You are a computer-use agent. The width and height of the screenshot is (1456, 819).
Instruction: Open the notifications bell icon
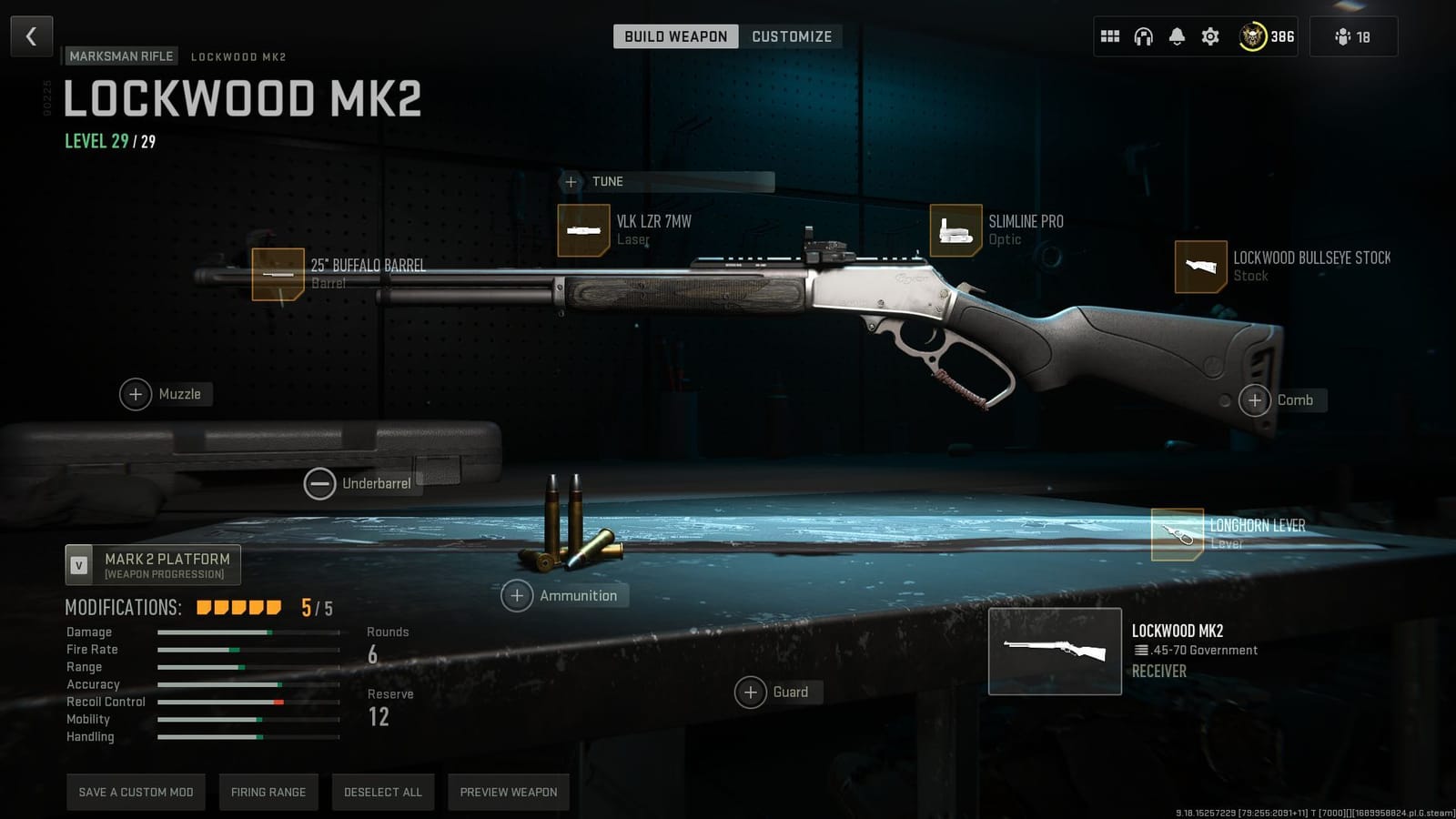pos(1177,36)
